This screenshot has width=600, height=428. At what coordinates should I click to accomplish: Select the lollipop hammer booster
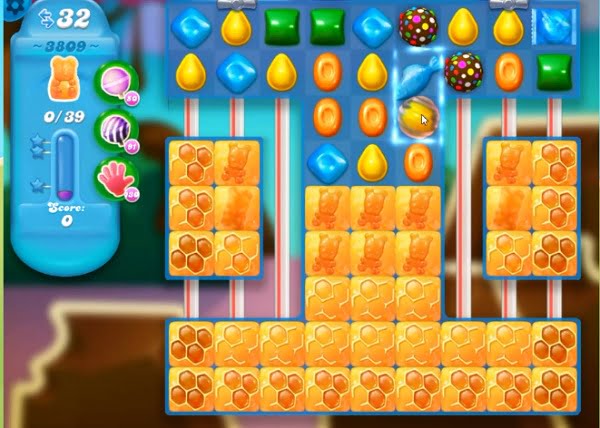pyautogui.click(x=115, y=83)
